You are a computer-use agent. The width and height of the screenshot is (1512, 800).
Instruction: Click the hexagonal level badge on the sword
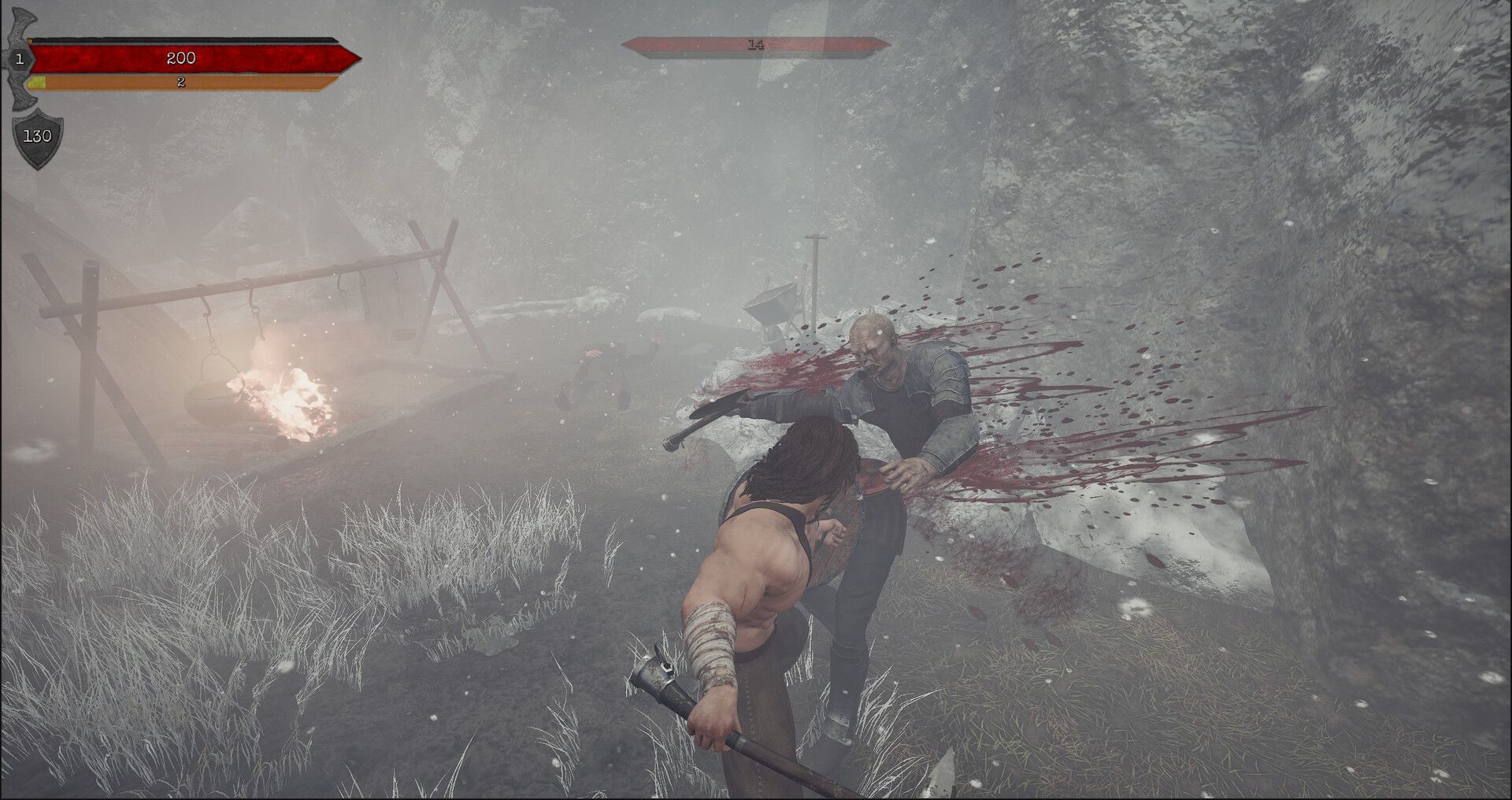coord(20,57)
